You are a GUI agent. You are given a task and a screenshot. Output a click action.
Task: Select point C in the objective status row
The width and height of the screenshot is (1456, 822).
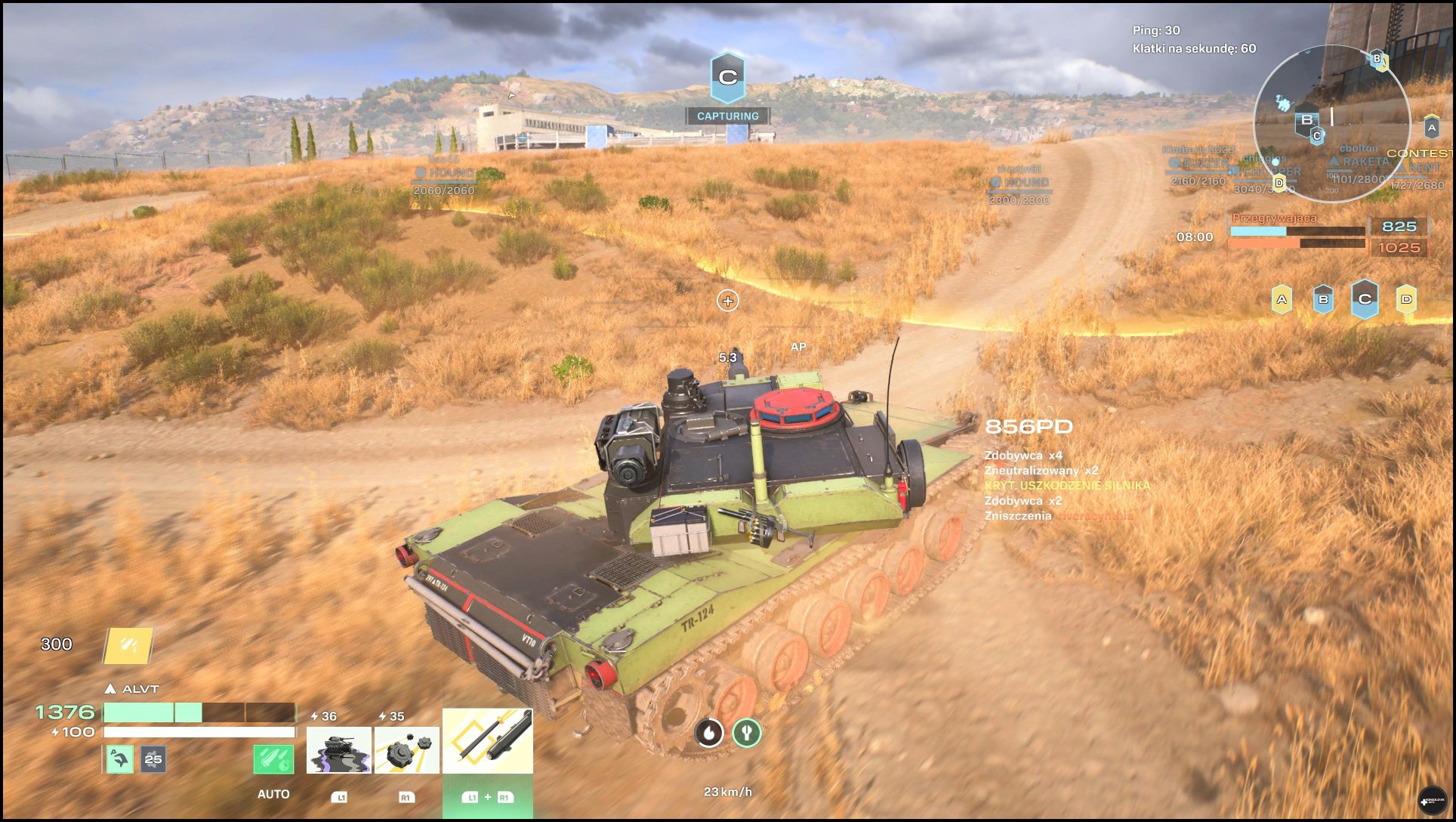pos(1365,299)
